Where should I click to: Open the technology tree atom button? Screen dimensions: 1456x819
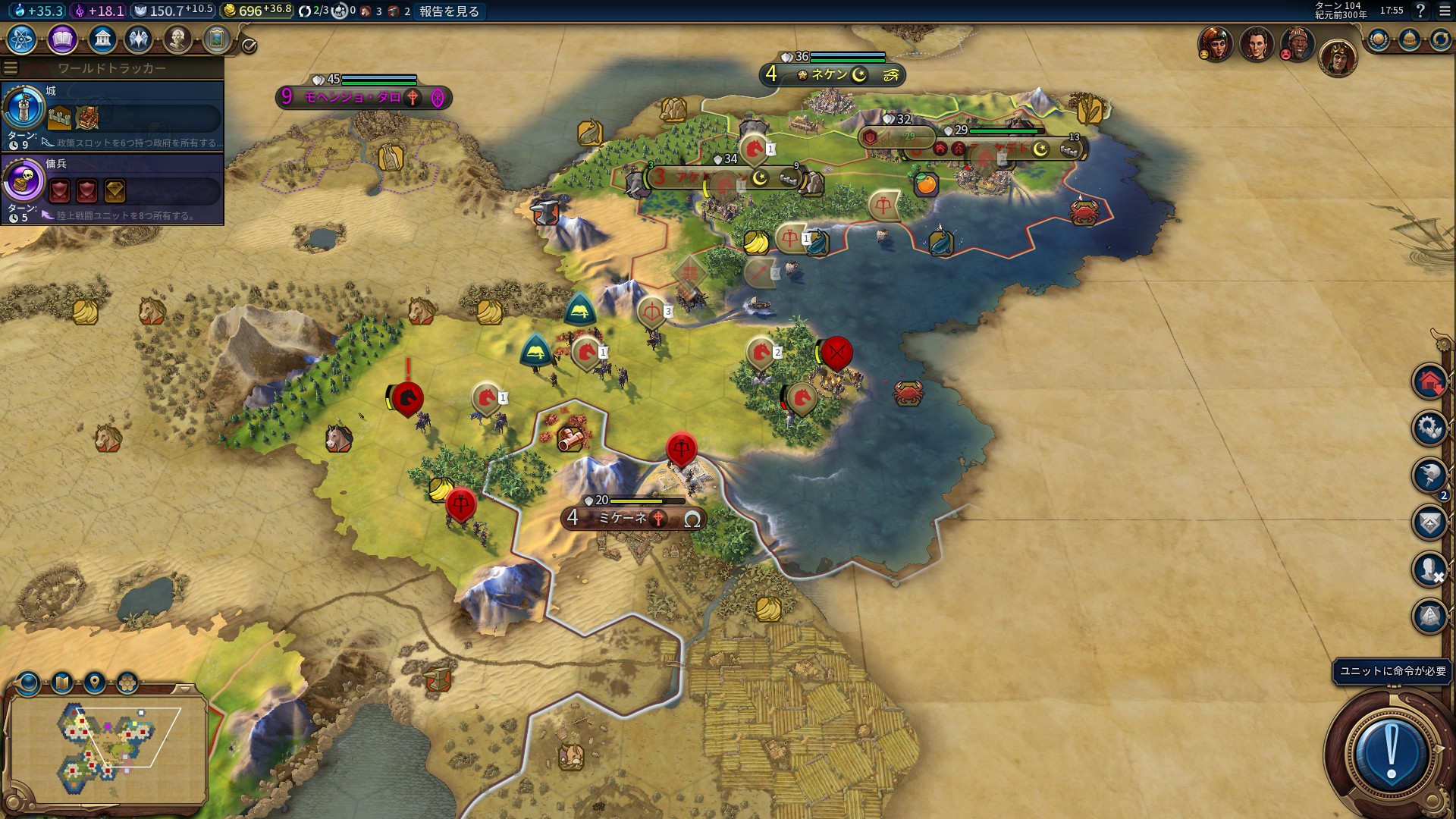point(22,39)
